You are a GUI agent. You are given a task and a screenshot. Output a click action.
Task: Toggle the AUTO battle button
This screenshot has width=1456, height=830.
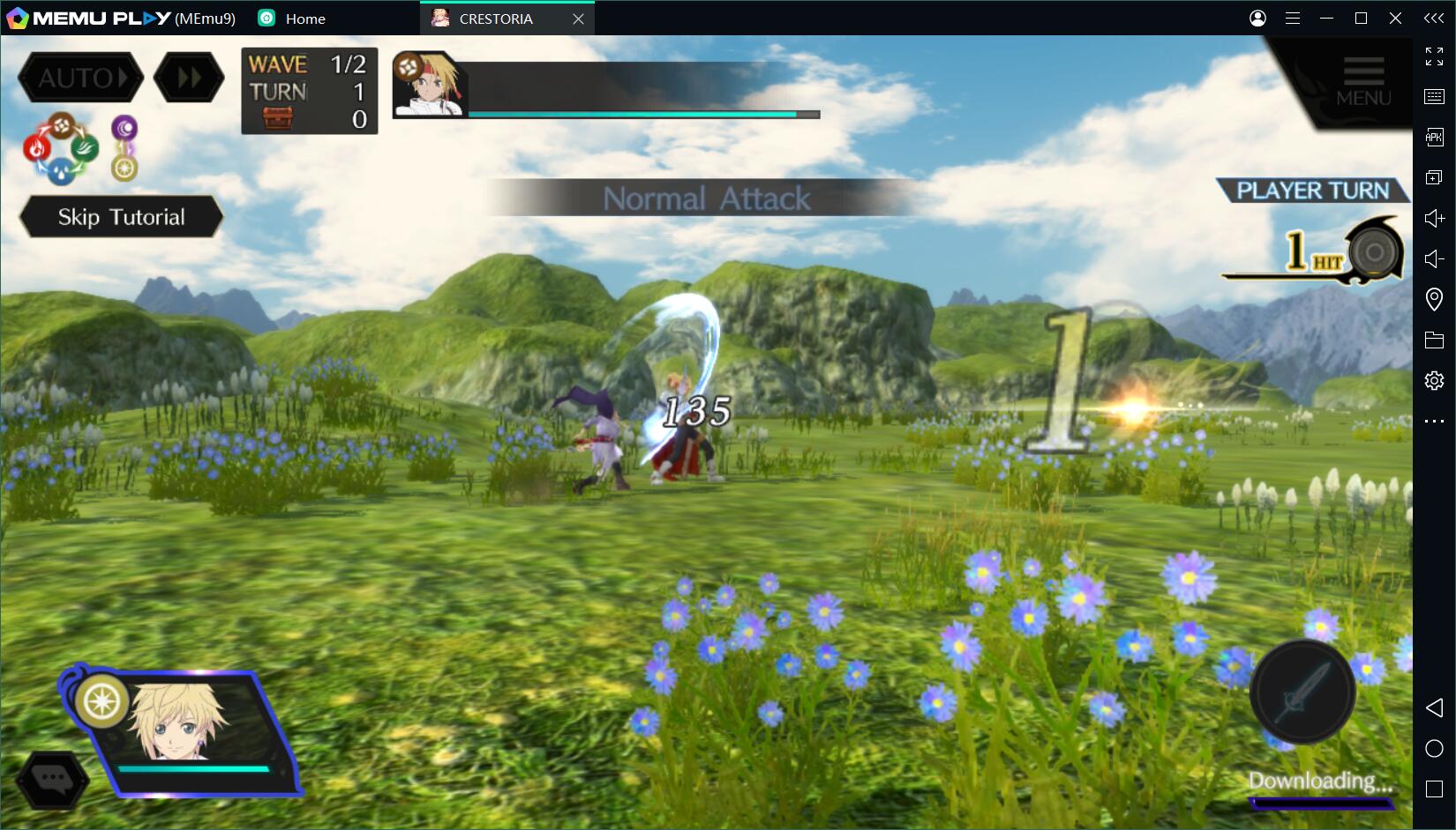point(79,79)
